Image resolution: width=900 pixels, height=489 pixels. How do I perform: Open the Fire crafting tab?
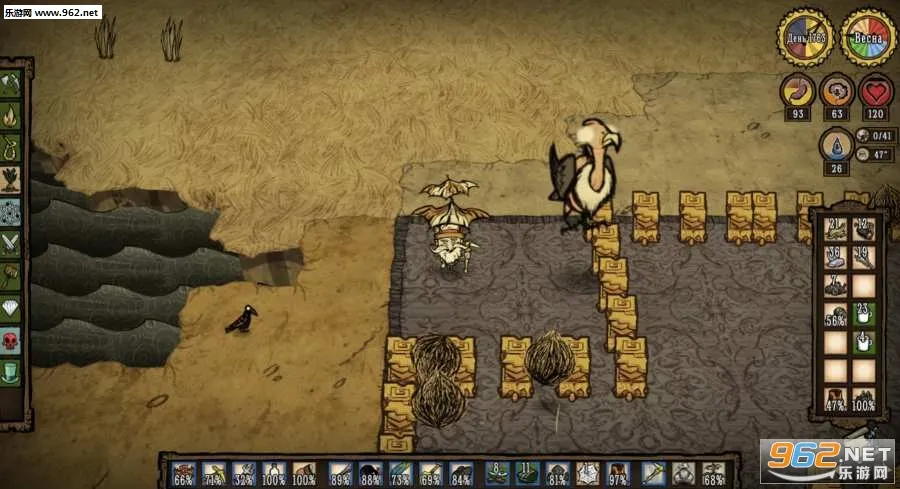coord(12,115)
